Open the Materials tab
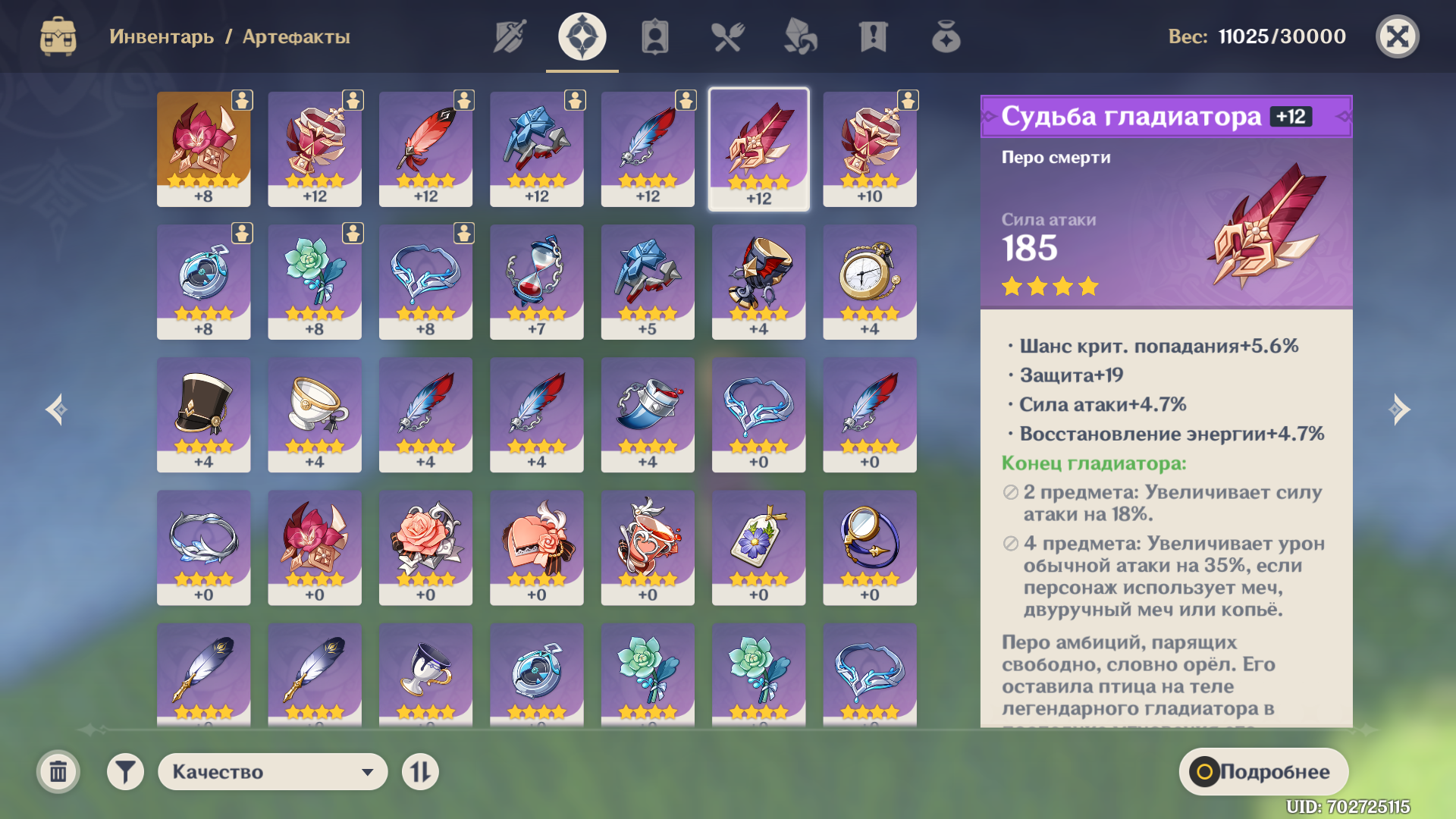This screenshot has height=819, width=1456. pyautogui.click(x=800, y=36)
